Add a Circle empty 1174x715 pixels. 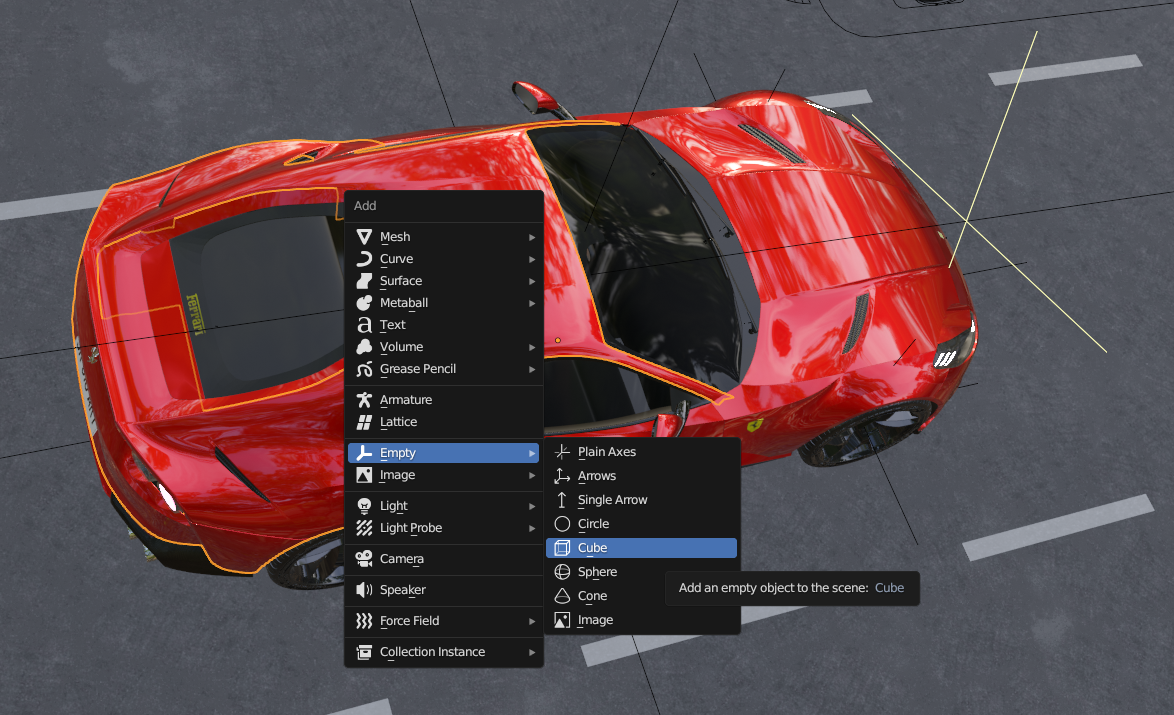pyautogui.click(x=593, y=524)
